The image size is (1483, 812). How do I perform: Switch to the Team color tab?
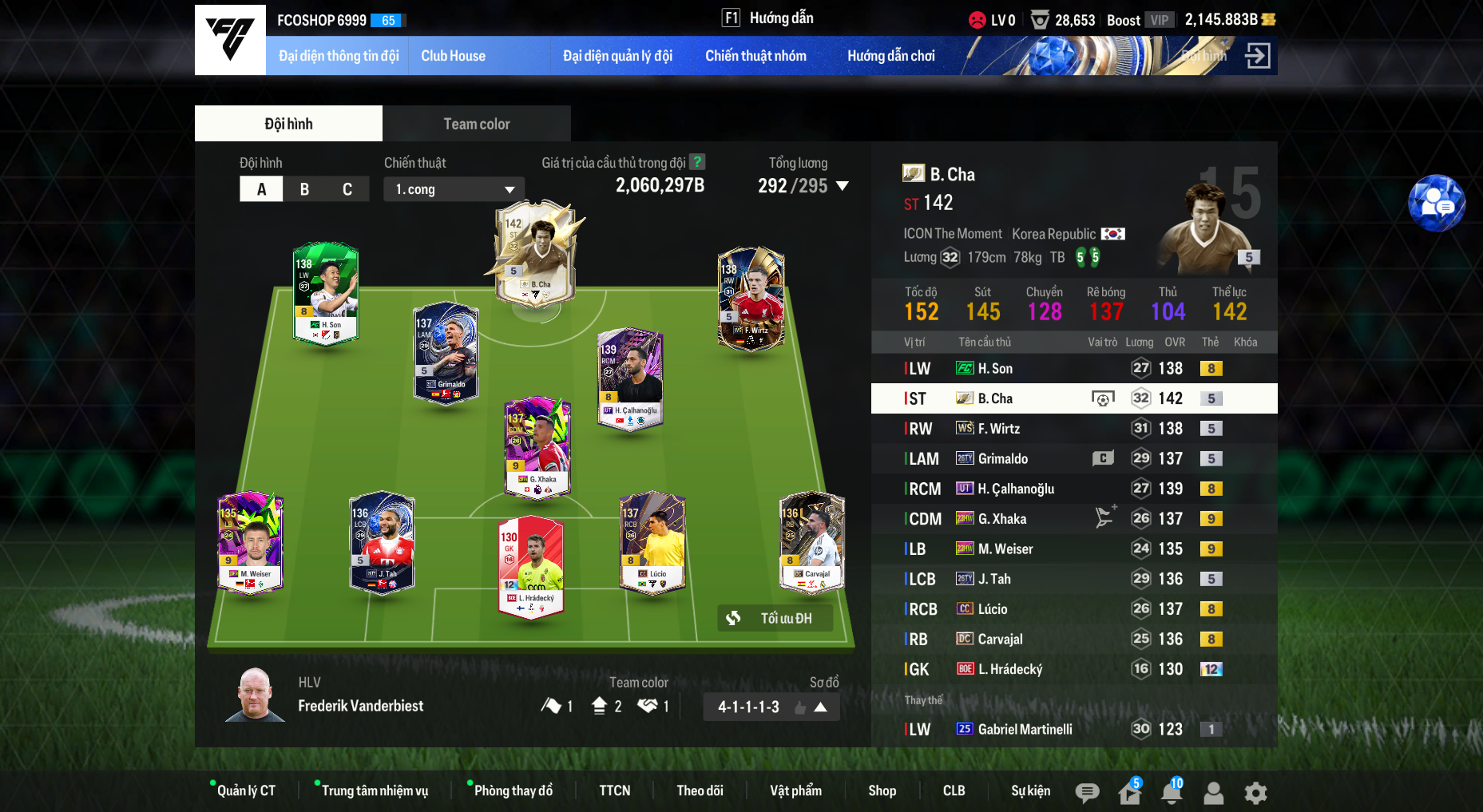click(476, 124)
